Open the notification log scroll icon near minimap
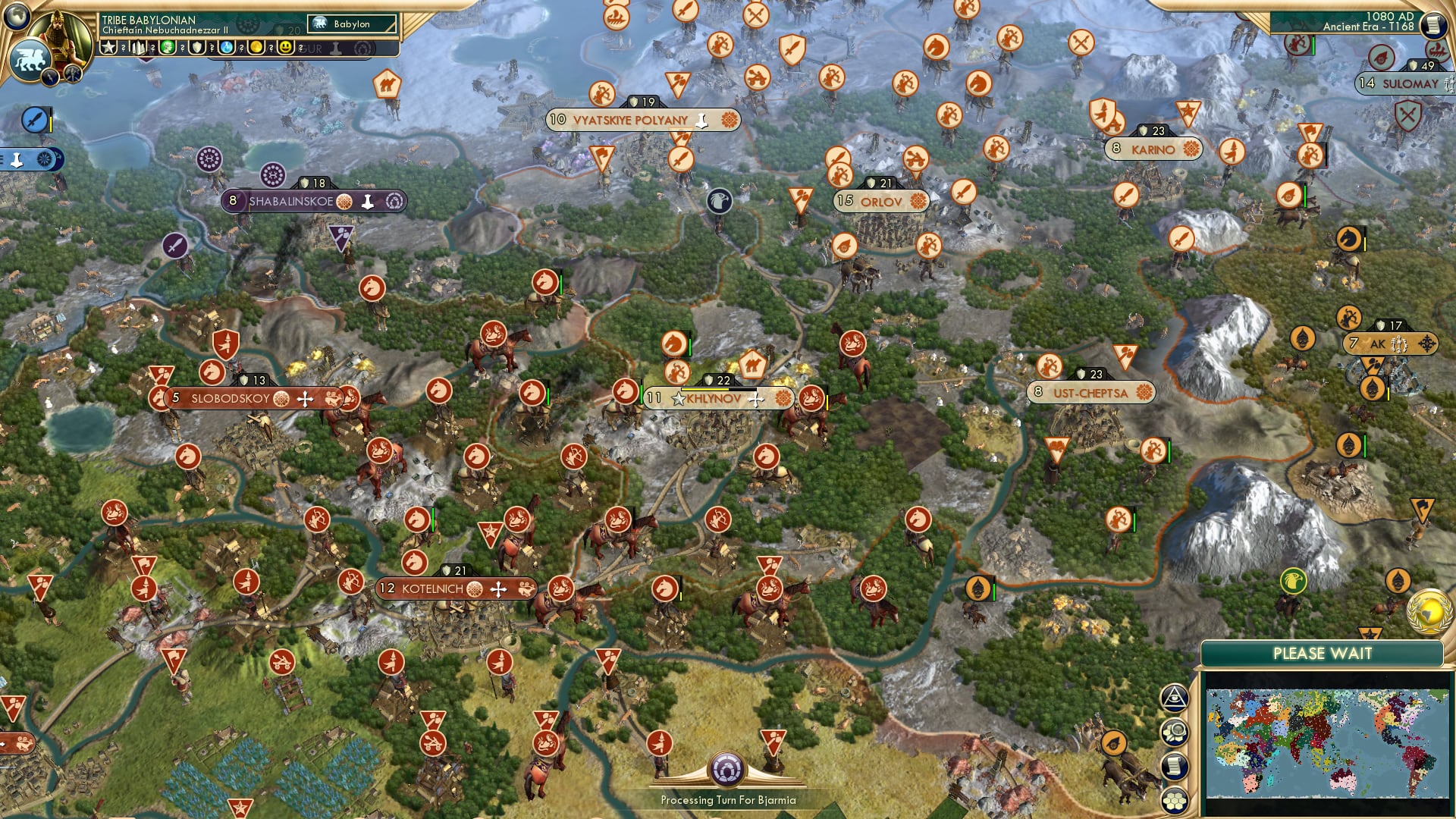 pyautogui.click(x=1175, y=764)
